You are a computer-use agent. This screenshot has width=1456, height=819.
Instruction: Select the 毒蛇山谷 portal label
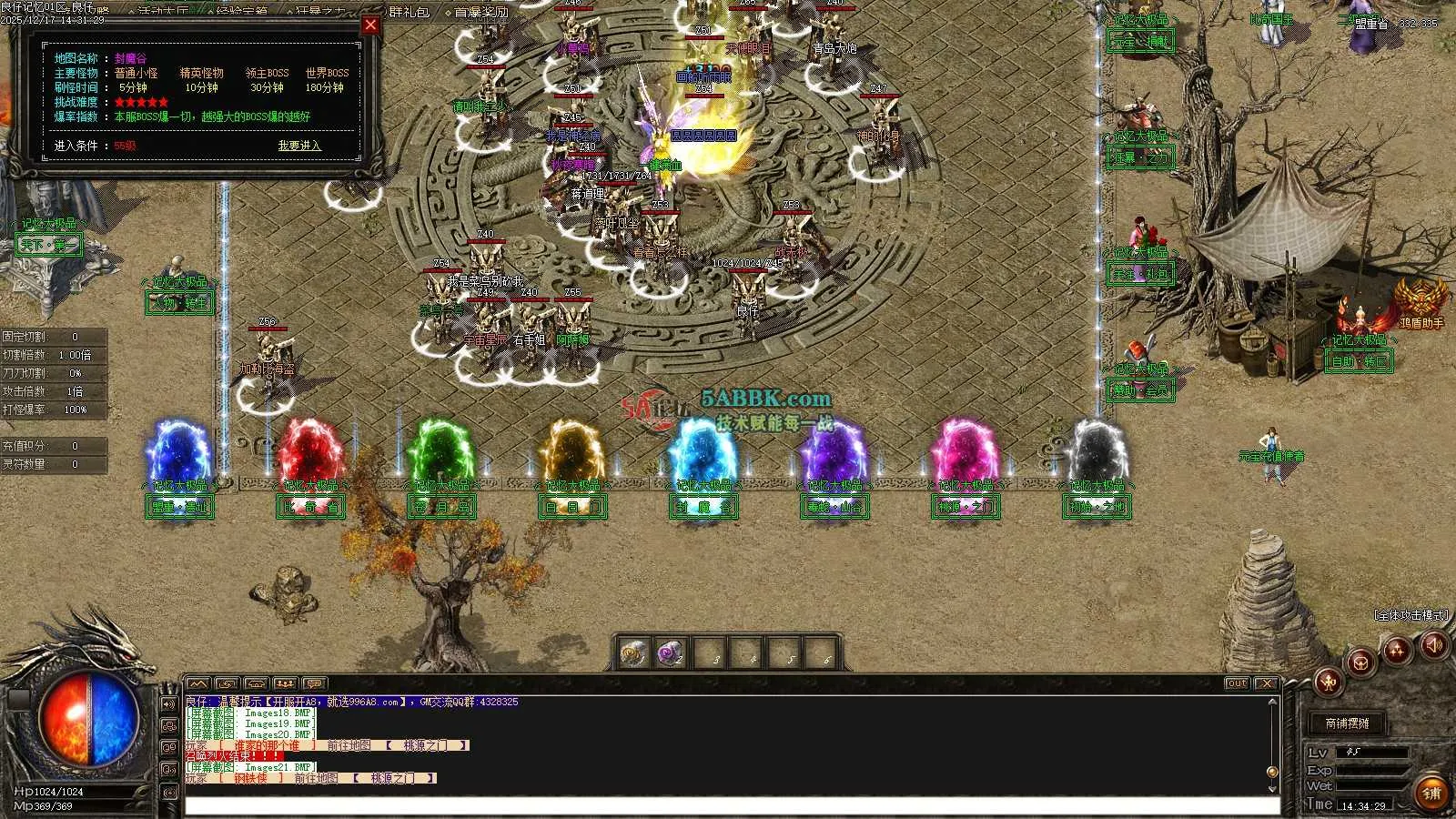(x=834, y=508)
